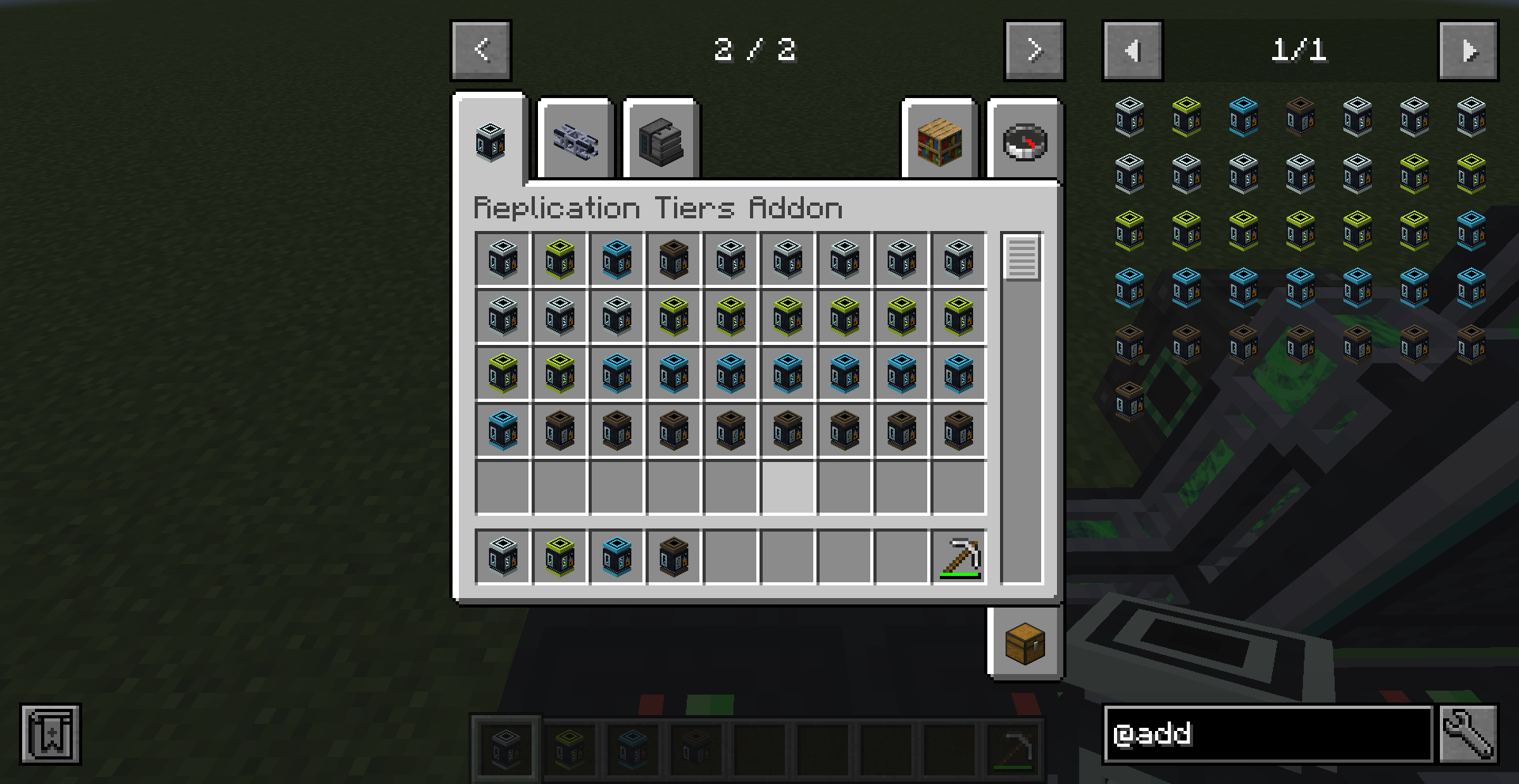Select the compass search tab icon
Viewport: 1519px width, 784px height.
point(1024,141)
